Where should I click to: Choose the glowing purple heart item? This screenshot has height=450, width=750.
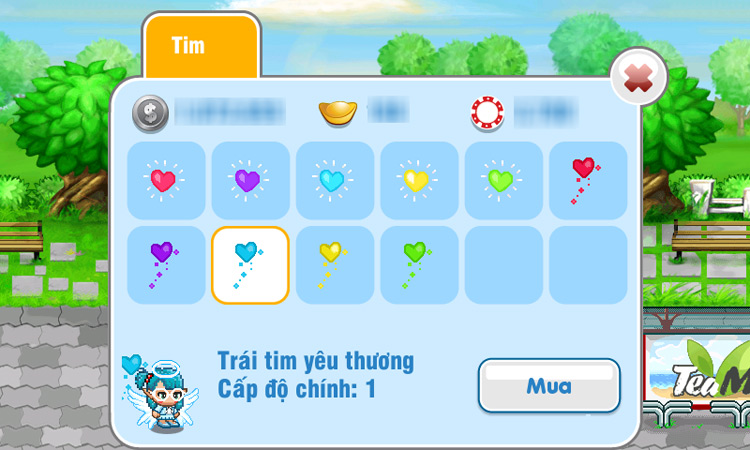point(250,180)
